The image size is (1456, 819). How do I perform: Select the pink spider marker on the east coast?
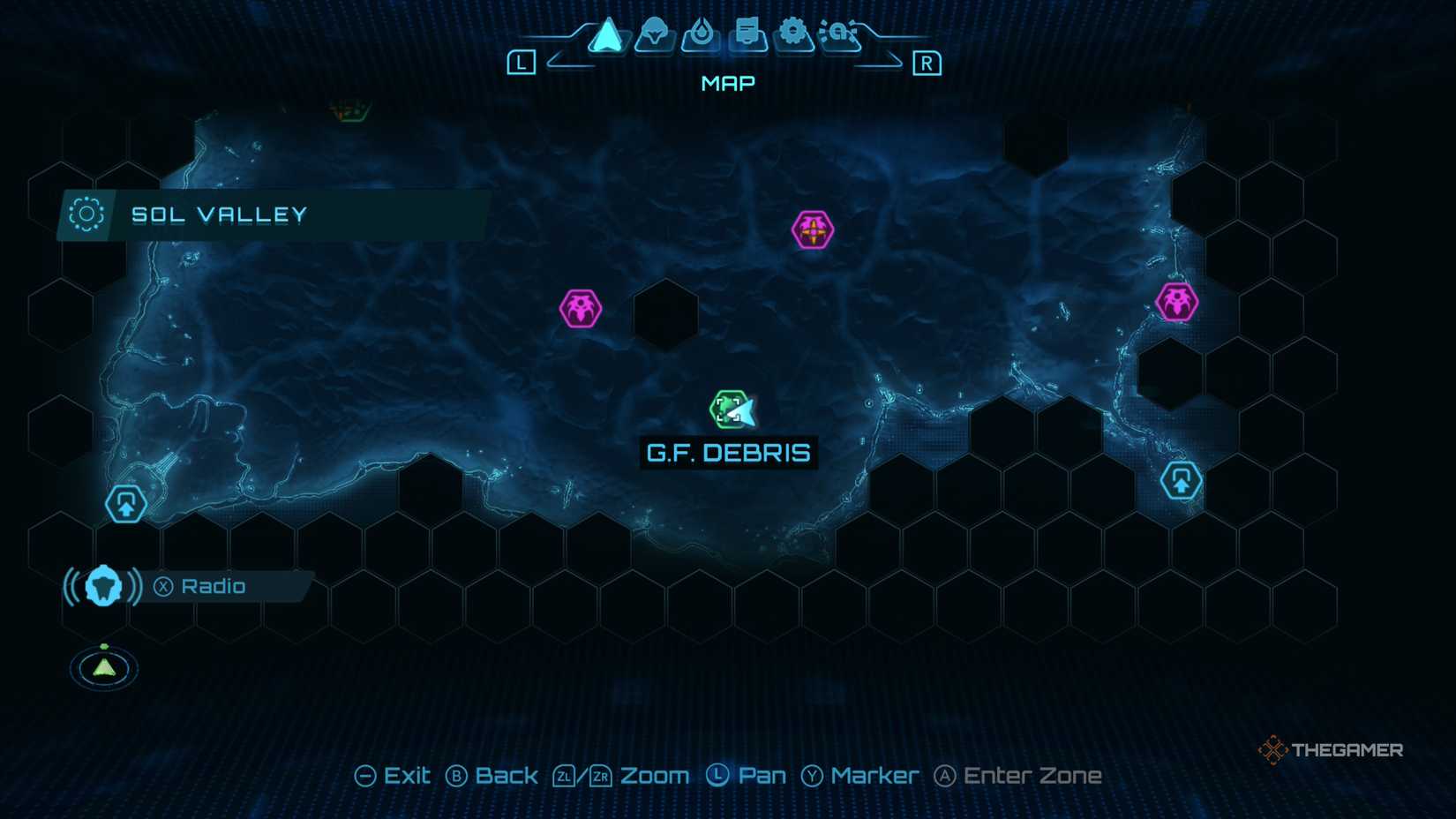[x=1175, y=299]
